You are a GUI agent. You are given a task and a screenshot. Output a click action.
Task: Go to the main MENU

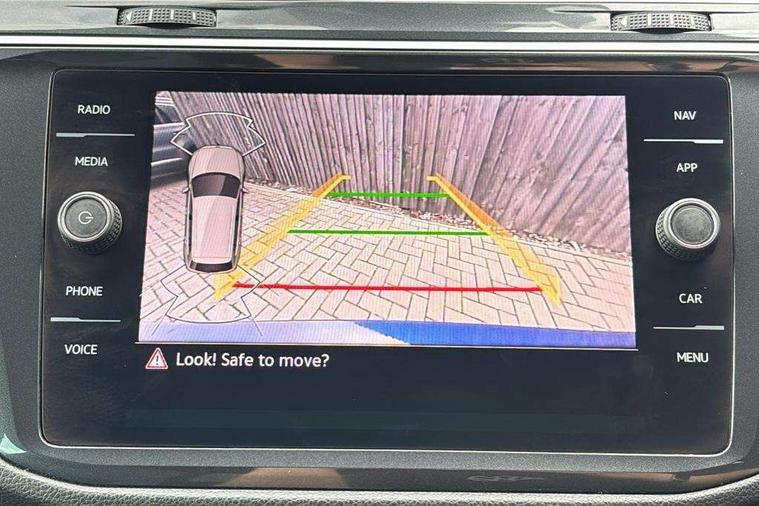(692, 357)
